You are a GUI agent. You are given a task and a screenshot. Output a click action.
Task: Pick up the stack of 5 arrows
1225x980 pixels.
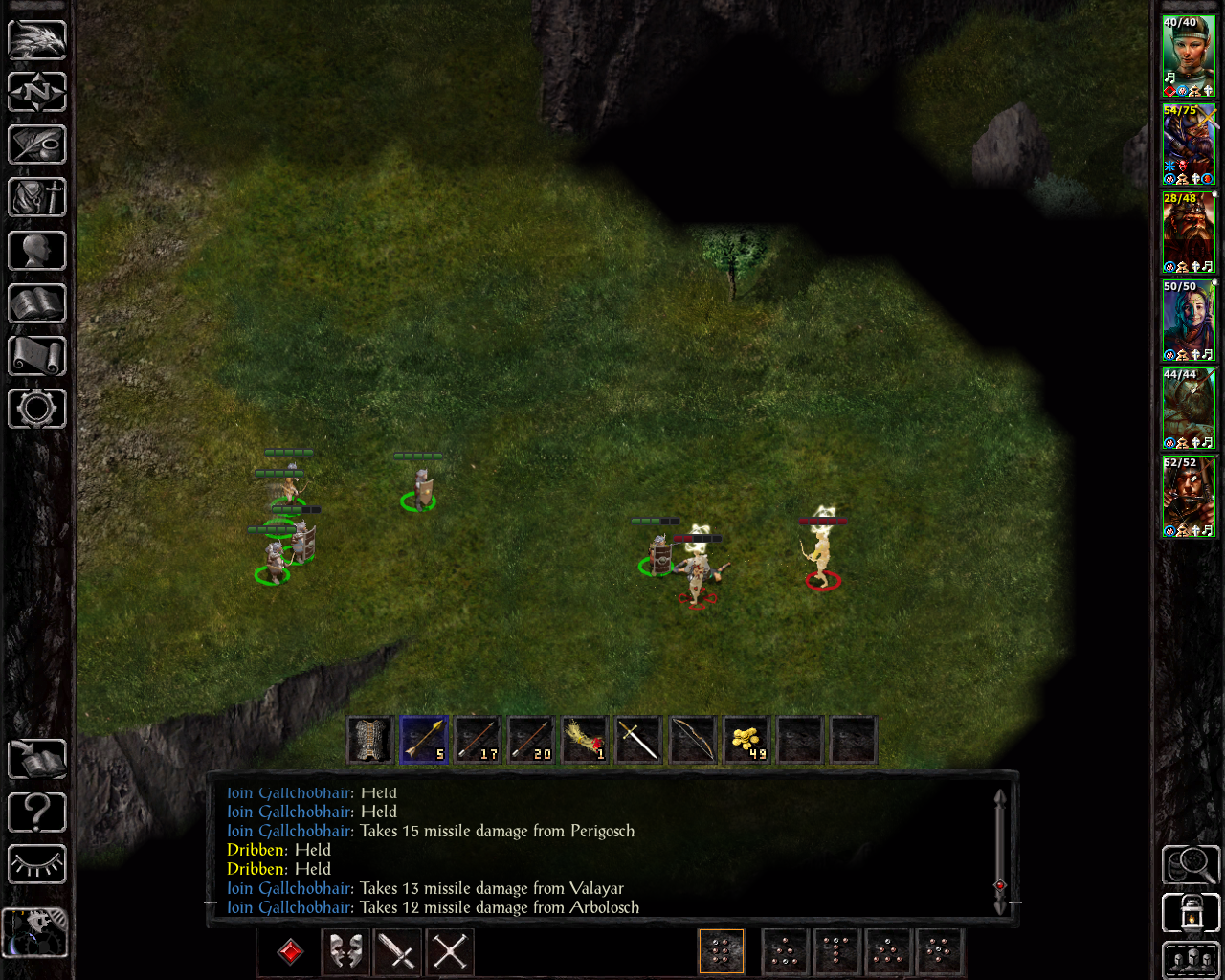point(424,740)
